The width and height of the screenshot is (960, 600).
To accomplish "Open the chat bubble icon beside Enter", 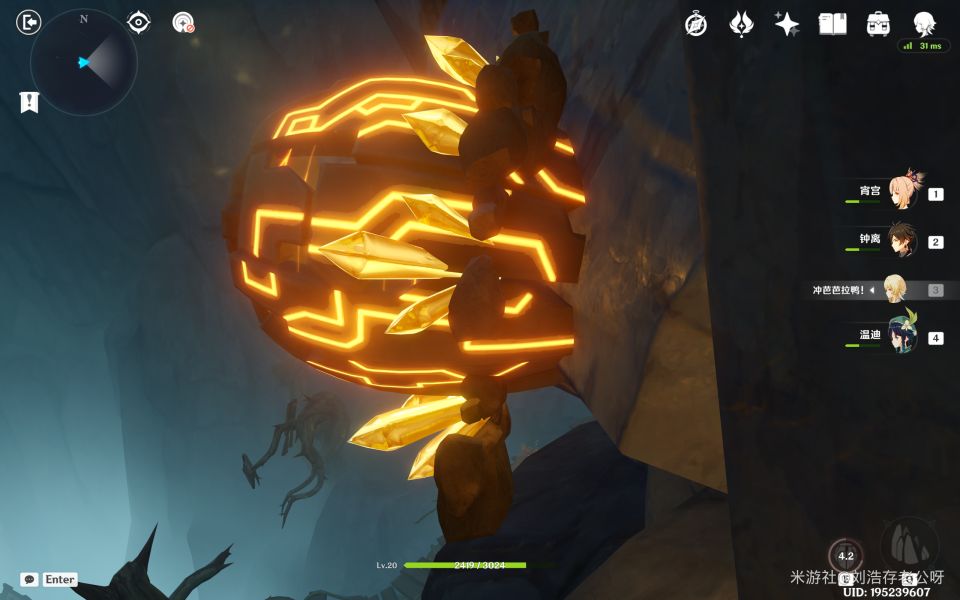I will 30,580.
